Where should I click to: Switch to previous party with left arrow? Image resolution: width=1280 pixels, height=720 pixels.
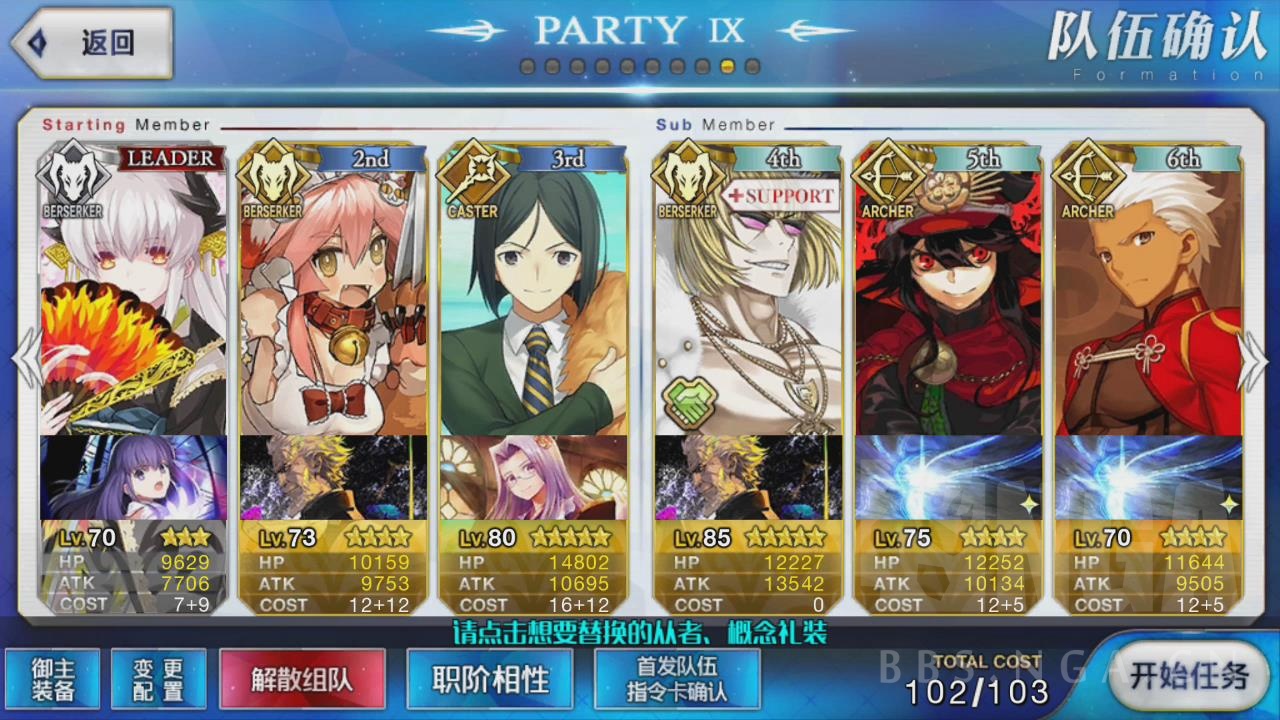pyautogui.click(x=25, y=358)
